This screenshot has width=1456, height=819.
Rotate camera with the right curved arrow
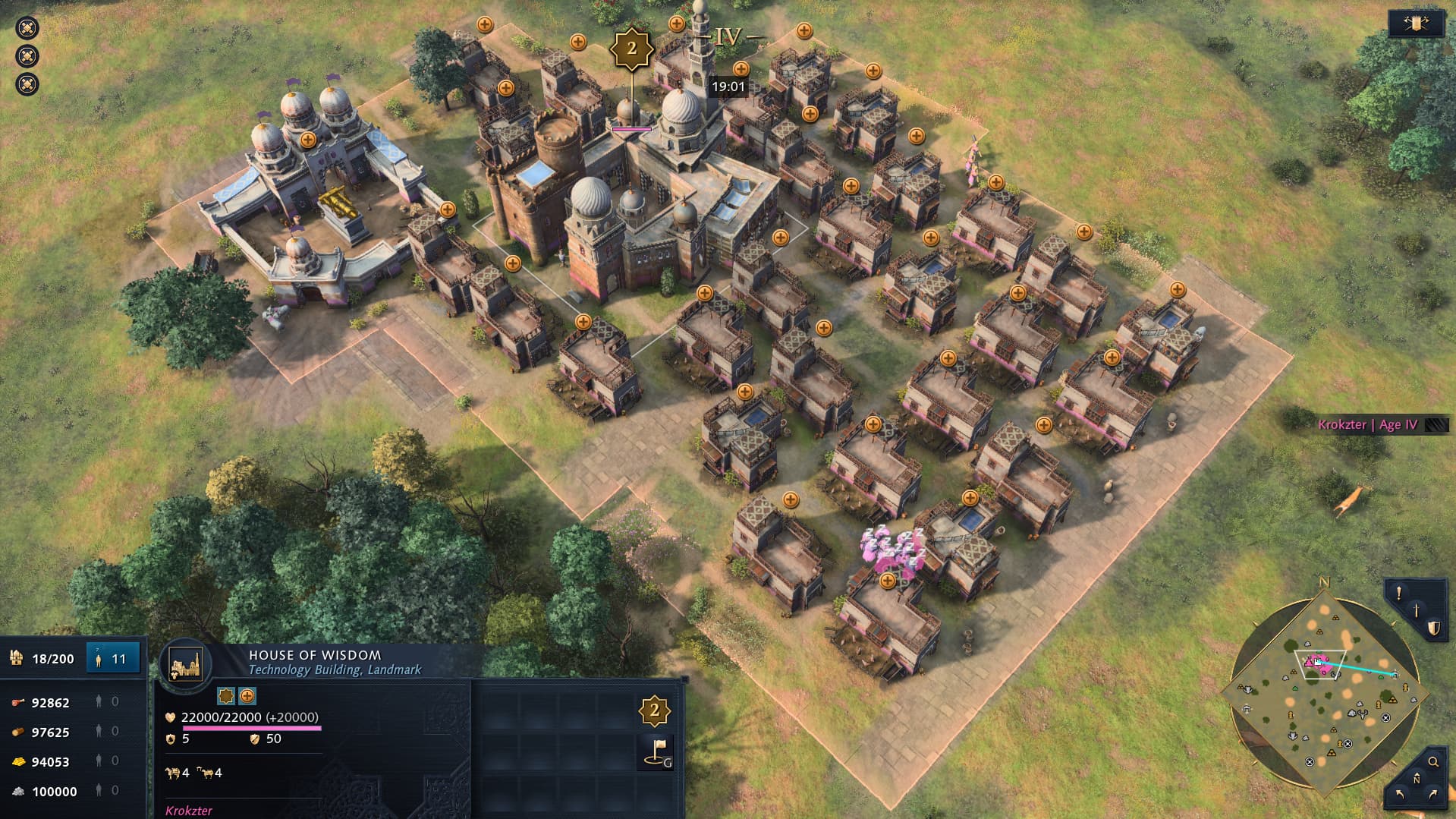tap(1432, 794)
